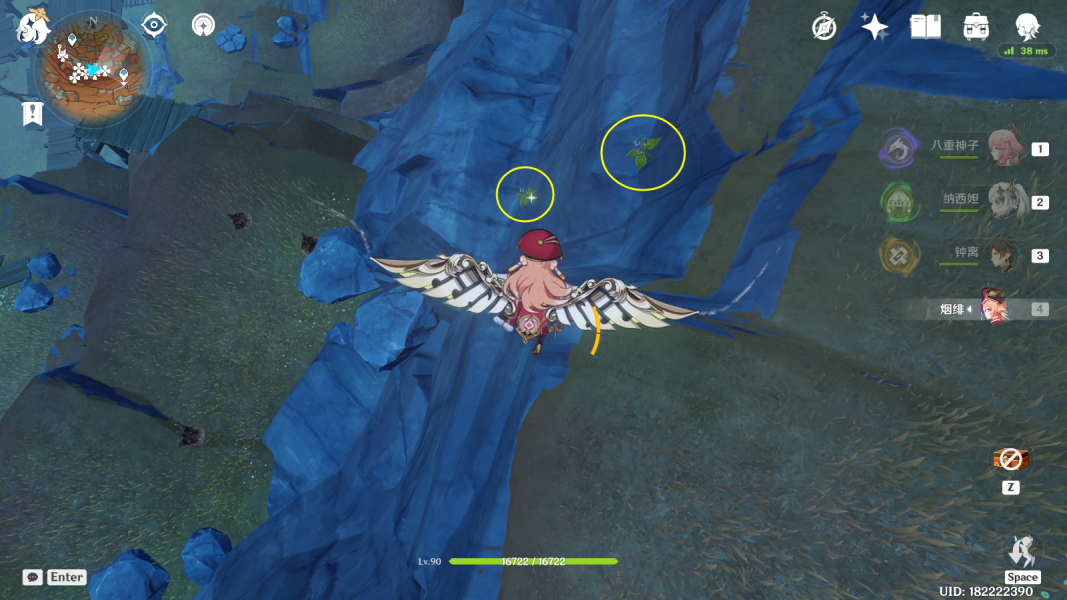Activate the plunge-drop glider action icon
1067x600 pixels.
click(1021, 552)
